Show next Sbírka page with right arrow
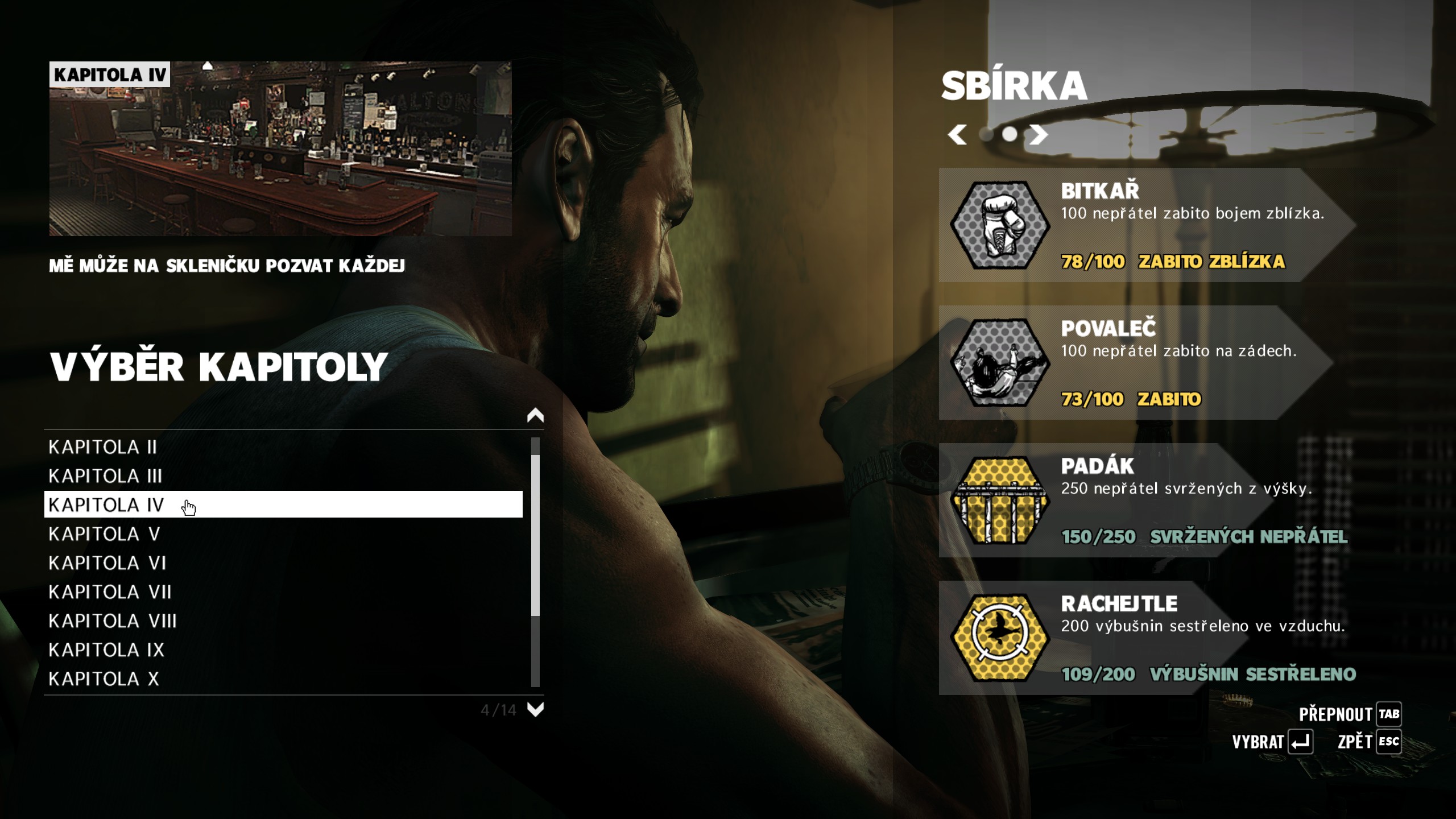 click(1039, 135)
